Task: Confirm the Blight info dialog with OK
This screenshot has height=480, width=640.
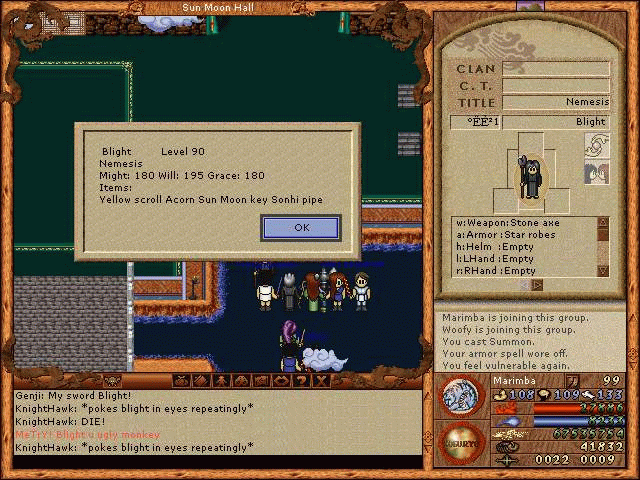Action: [x=301, y=228]
